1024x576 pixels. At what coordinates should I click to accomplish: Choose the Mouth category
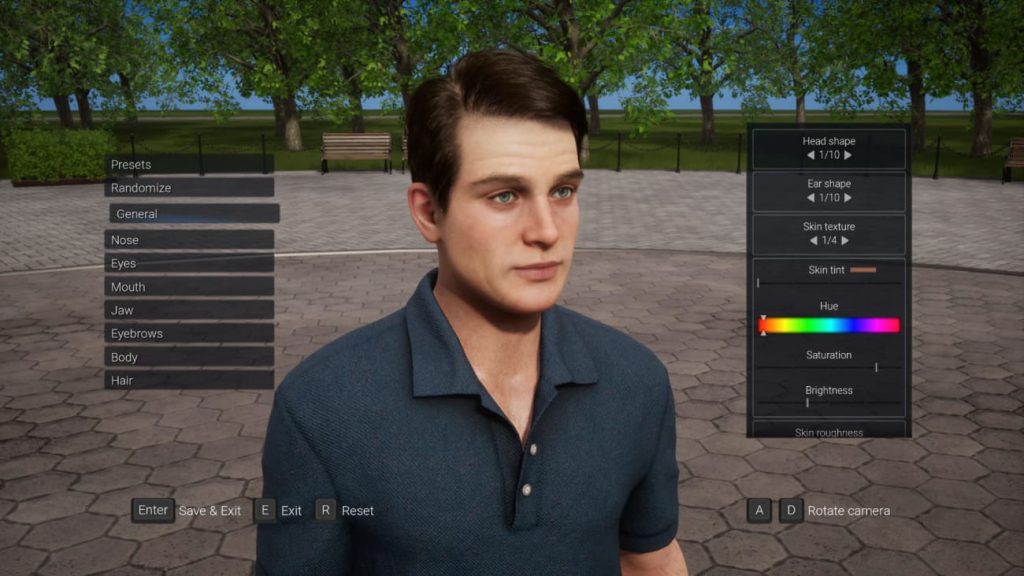point(188,287)
